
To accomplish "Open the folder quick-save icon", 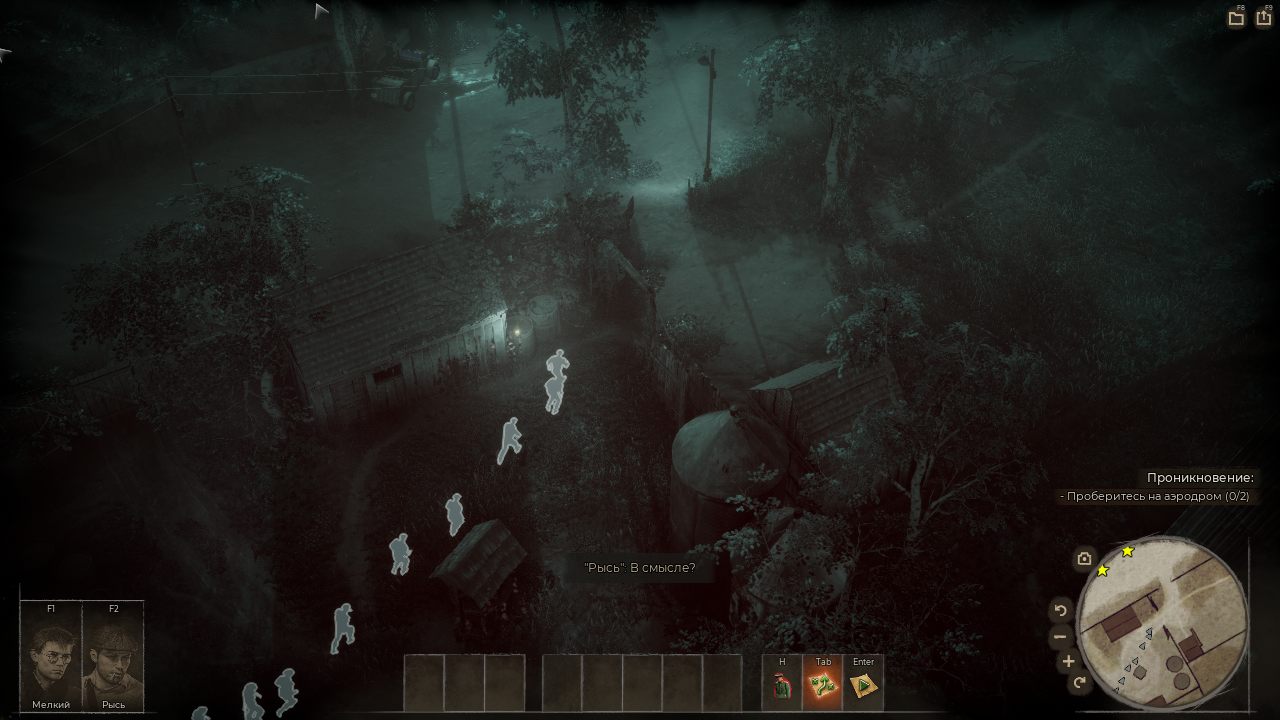I will tap(1236, 18).
